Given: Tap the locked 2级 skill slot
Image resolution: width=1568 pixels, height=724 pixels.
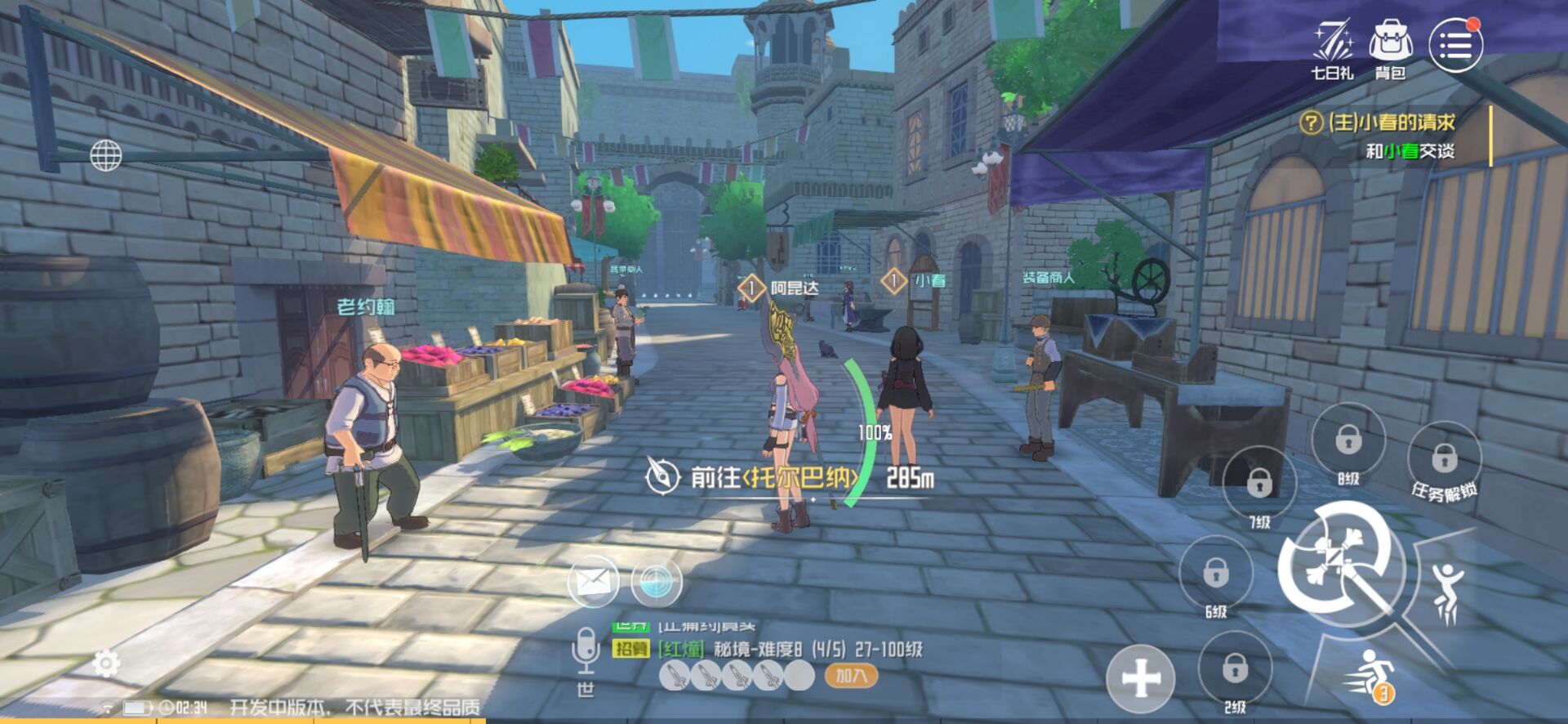Looking at the screenshot, I should coord(1235,668).
